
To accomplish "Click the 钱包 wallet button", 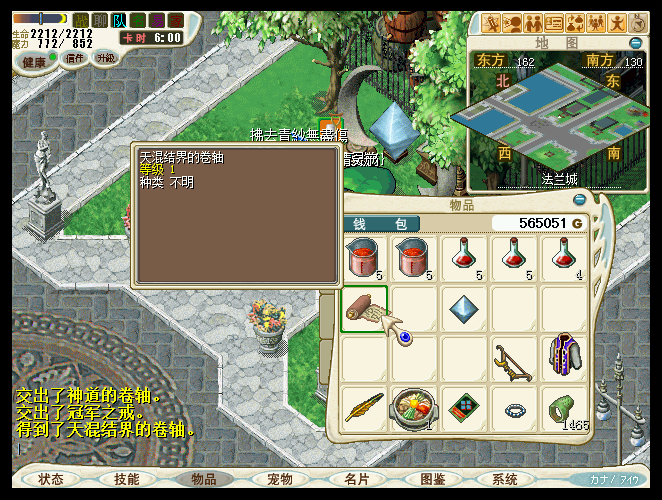I will click(x=386, y=223).
